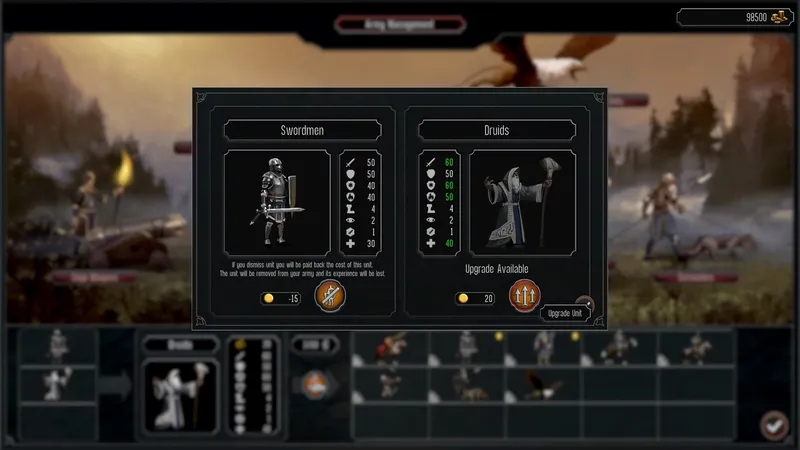Image resolution: width=800 pixels, height=450 pixels.
Task: Dismiss the Swordmen unit
Action: point(329,296)
